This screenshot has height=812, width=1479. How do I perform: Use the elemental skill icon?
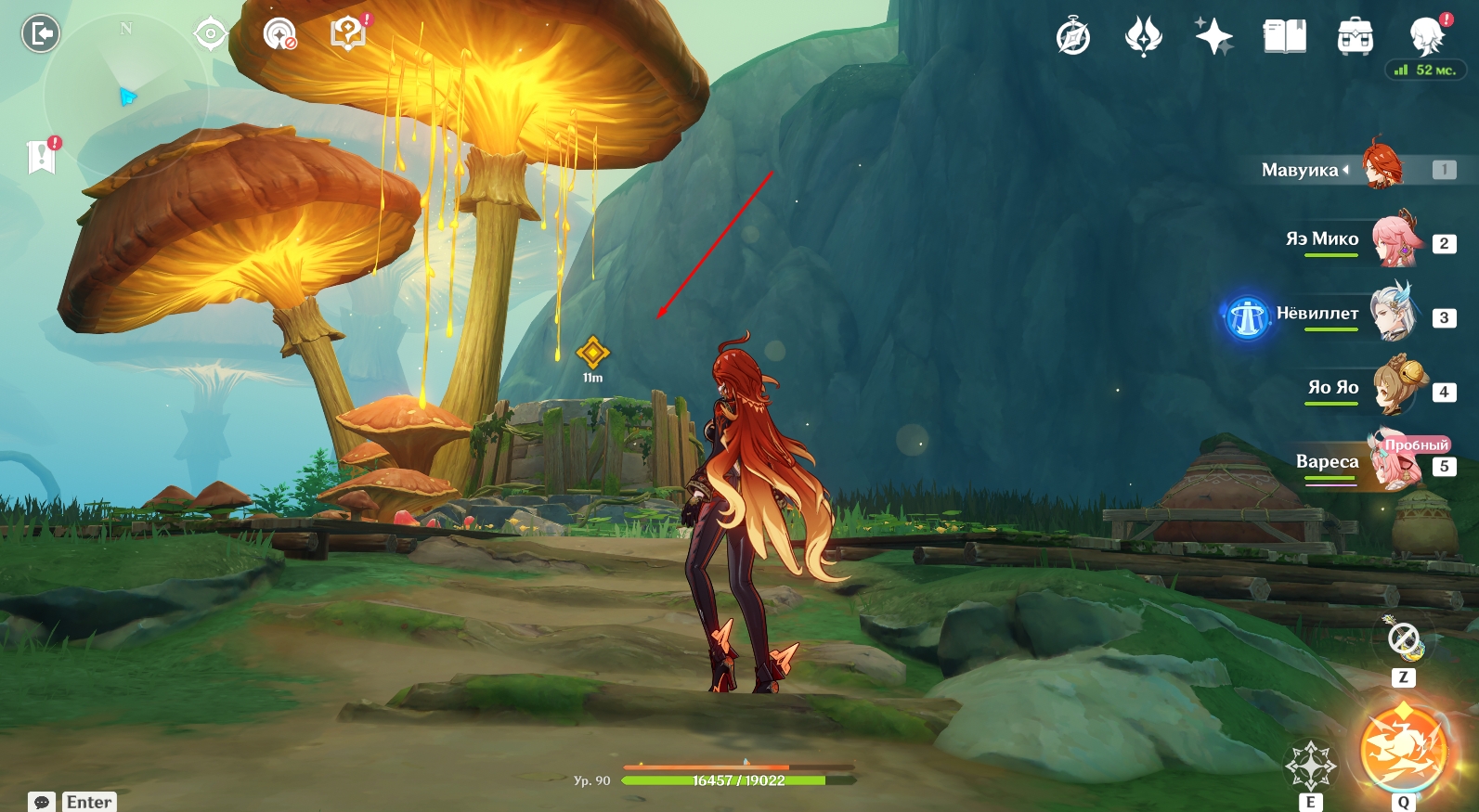(1310, 766)
